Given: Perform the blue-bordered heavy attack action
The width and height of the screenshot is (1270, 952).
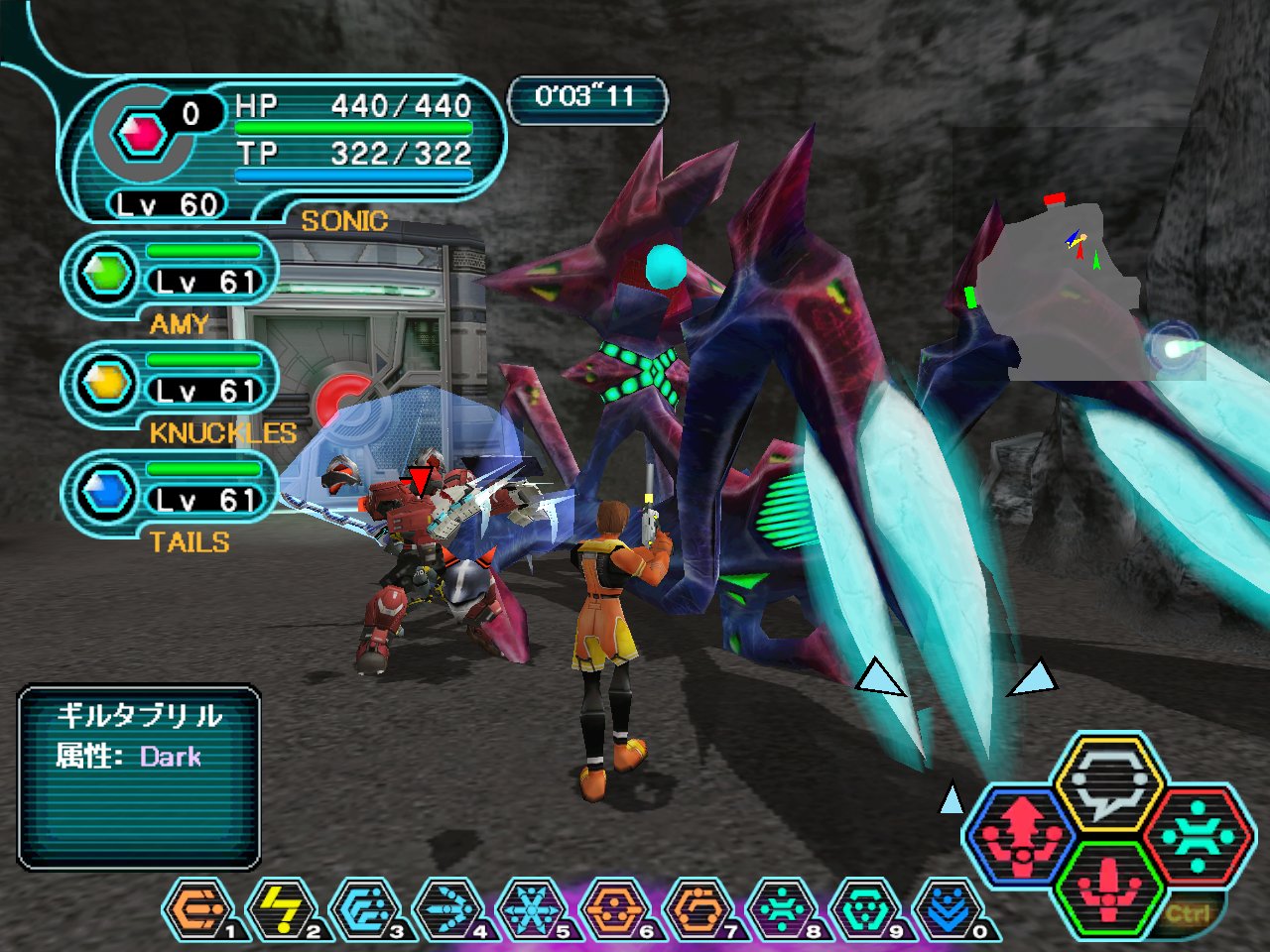Looking at the screenshot, I should point(1021,834).
